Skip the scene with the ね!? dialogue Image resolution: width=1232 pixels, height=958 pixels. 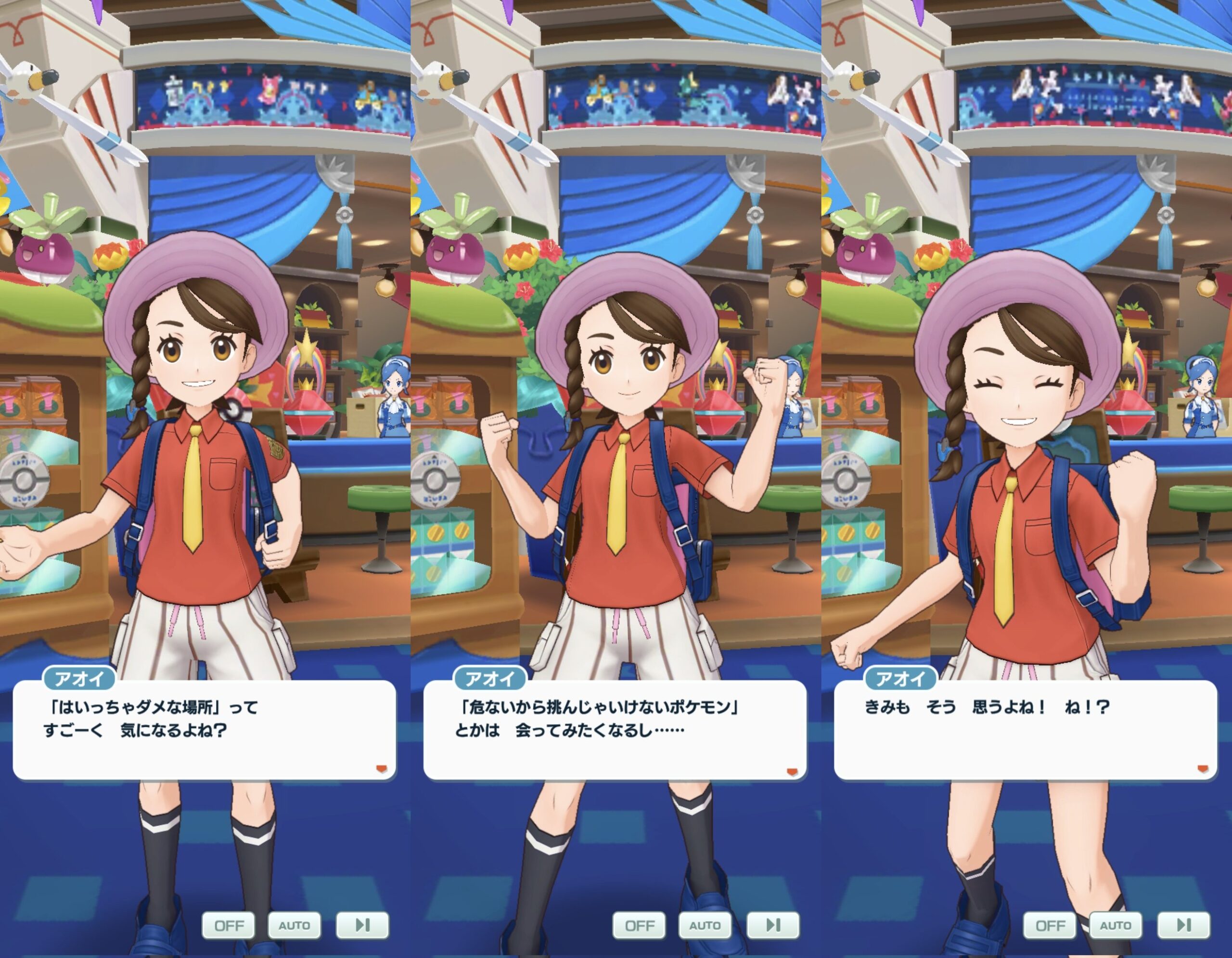point(1183,925)
